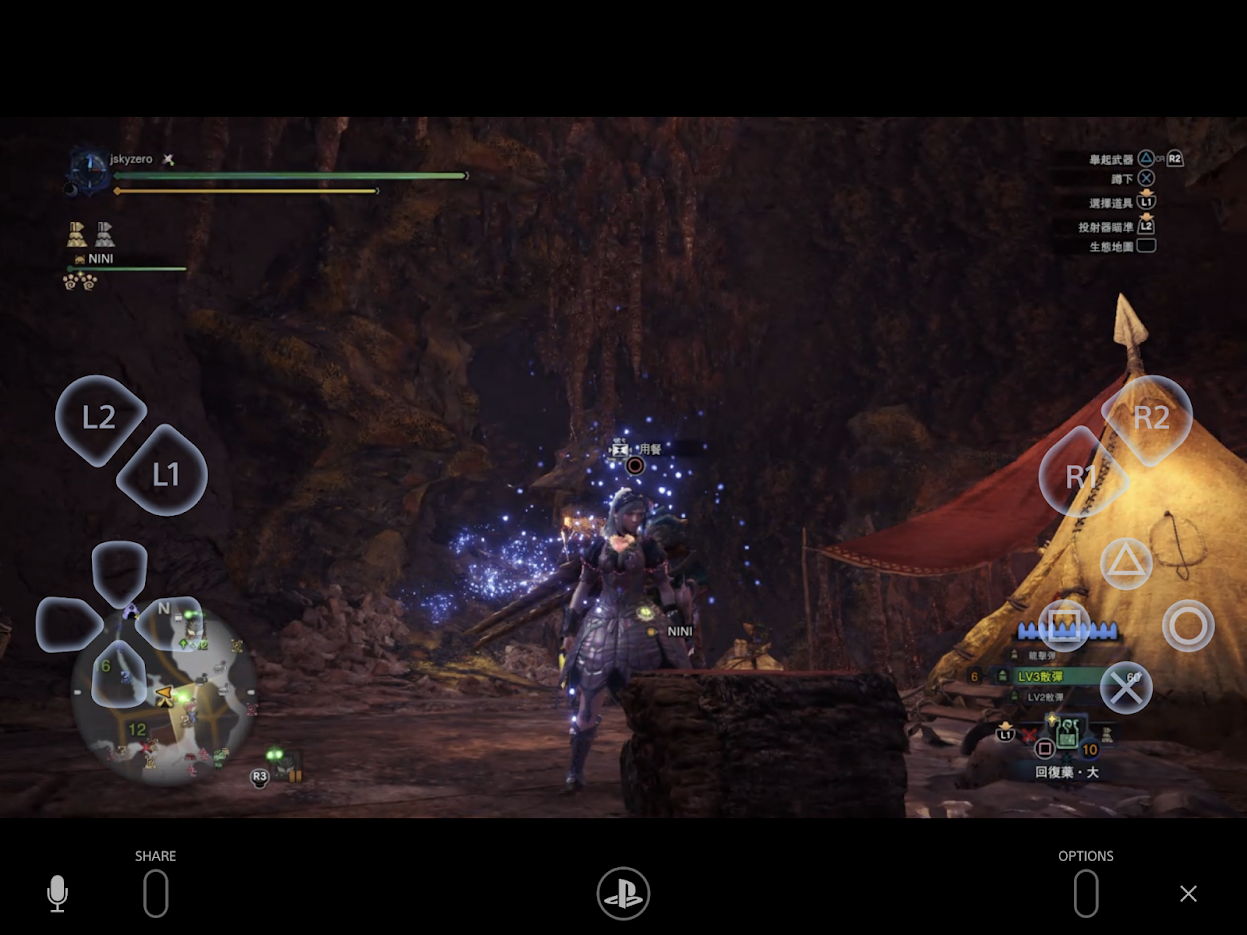Tap the d-pad up arrow
Image resolution: width=1247 pixels, height=935 pixels.
[x=120, y=572]
